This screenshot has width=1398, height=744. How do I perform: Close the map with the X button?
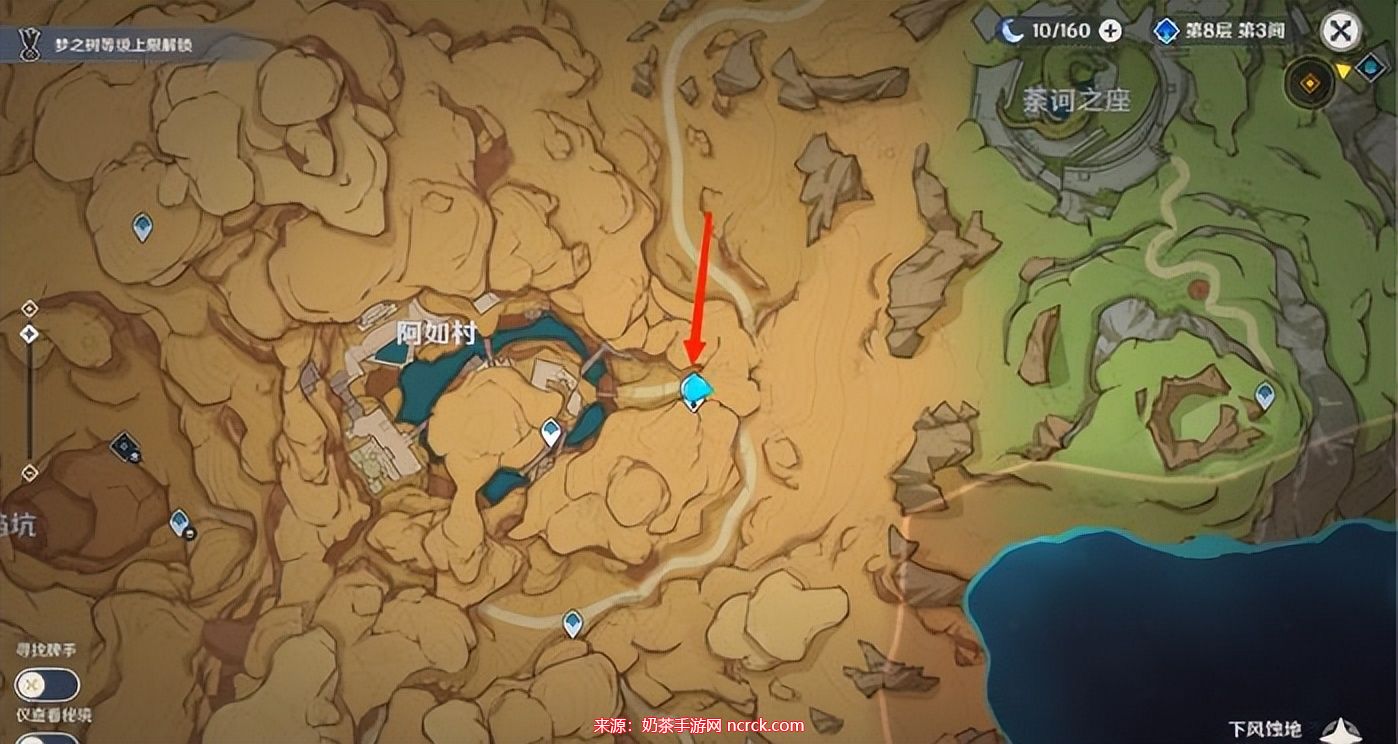point(1340,31)
